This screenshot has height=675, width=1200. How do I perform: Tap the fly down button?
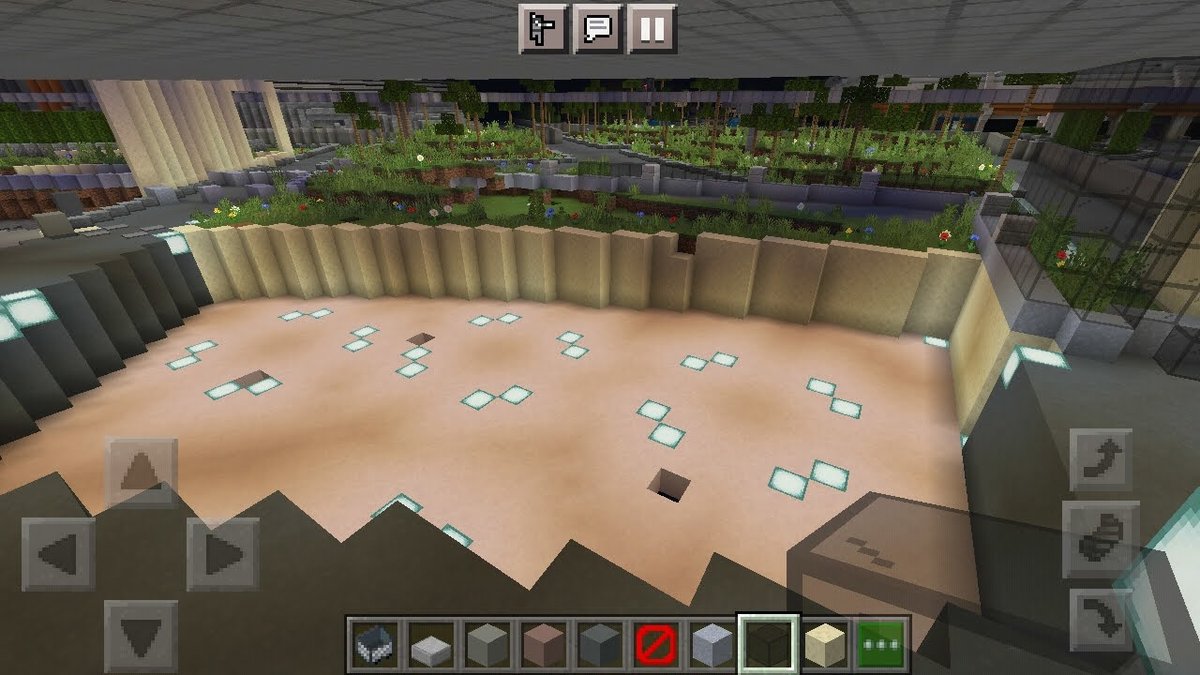pyautogui.click(x=1101, y=619)
